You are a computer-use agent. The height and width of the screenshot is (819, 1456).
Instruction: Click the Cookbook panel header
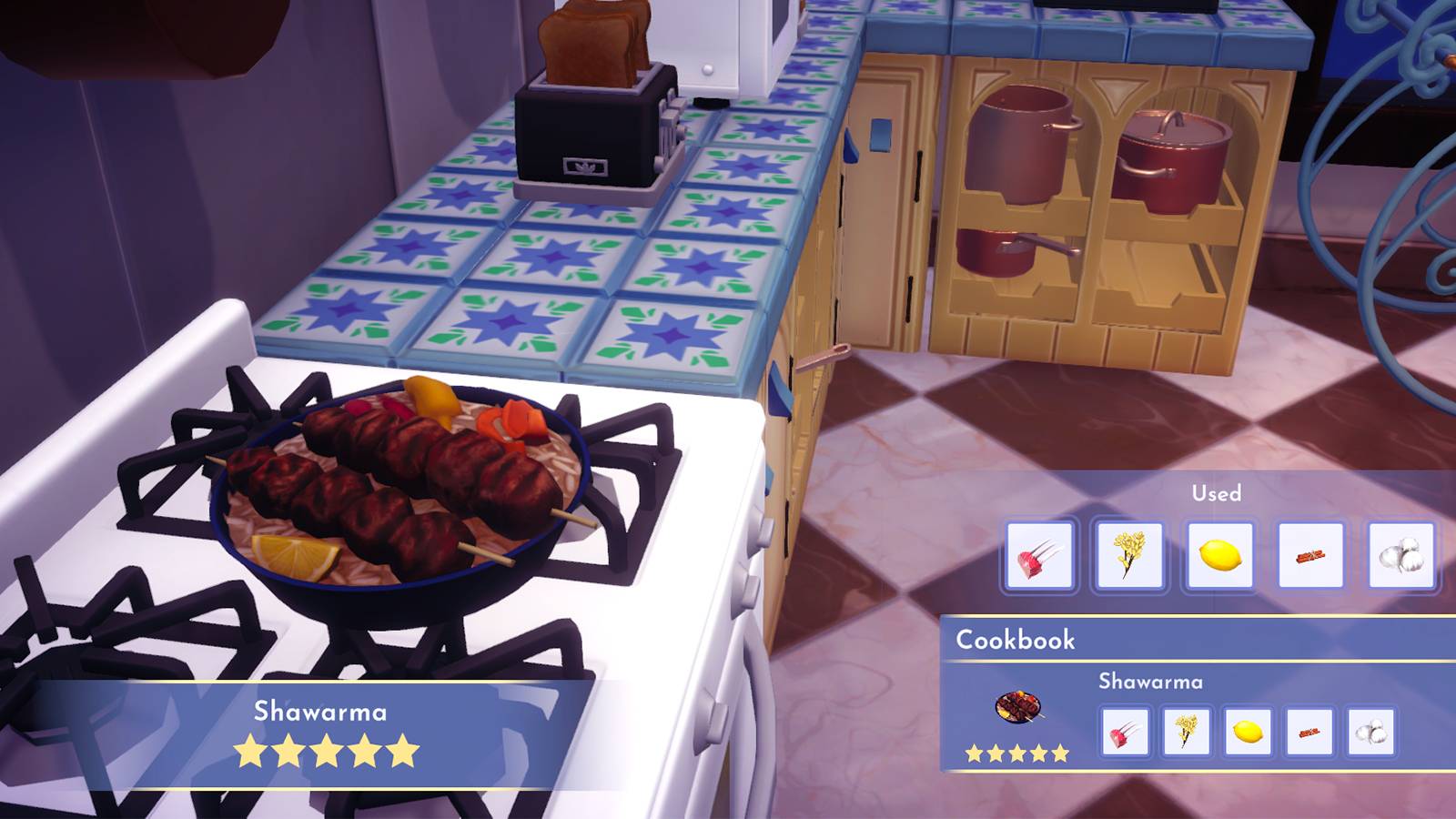[x=1013, y=639]
